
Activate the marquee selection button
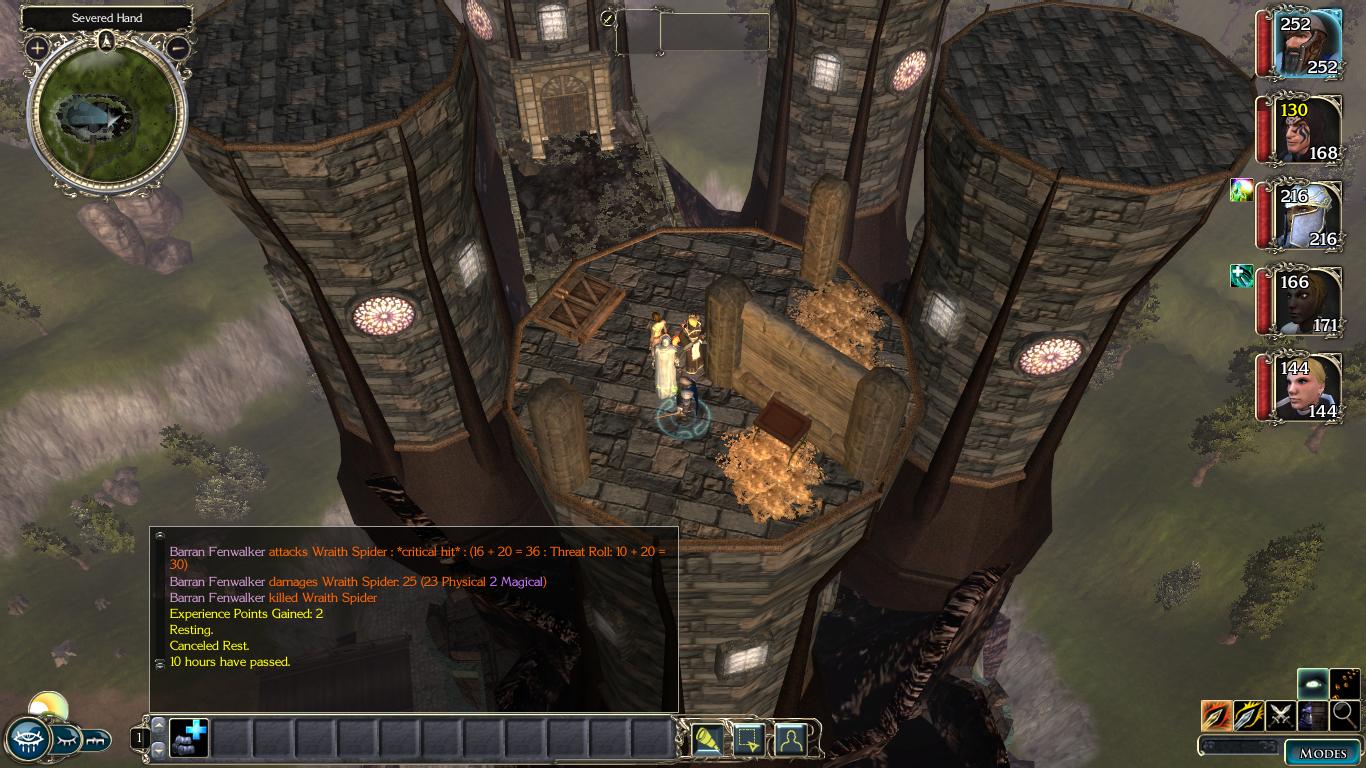click(x=749, y=739)
